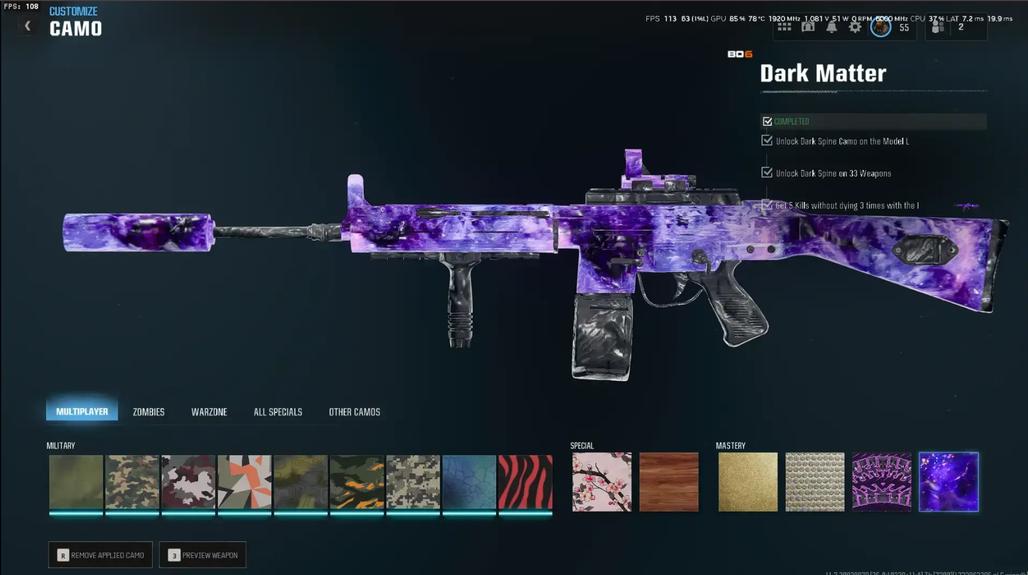Open the Warzone camo tab
Image resolution: width=1028 pixels, height=575 pixels.
209,412
